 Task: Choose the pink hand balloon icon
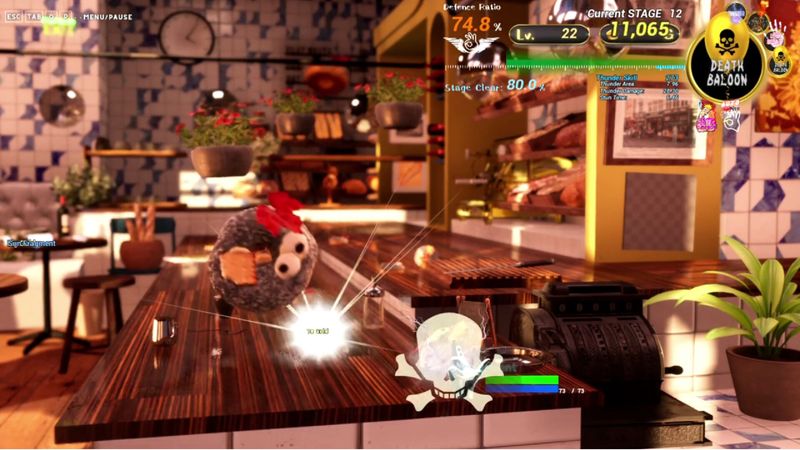(773, 40)
